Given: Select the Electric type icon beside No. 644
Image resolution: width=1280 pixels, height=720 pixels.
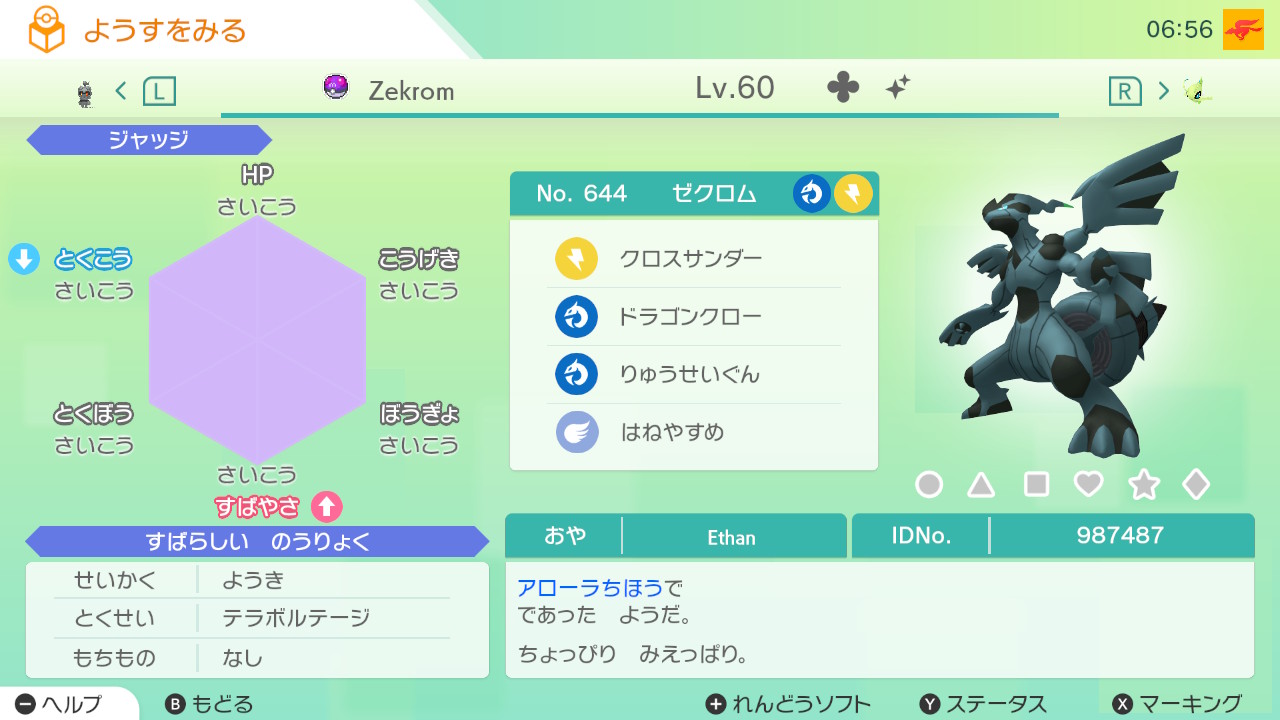Looking at the screenshot, I should point(853,193).
